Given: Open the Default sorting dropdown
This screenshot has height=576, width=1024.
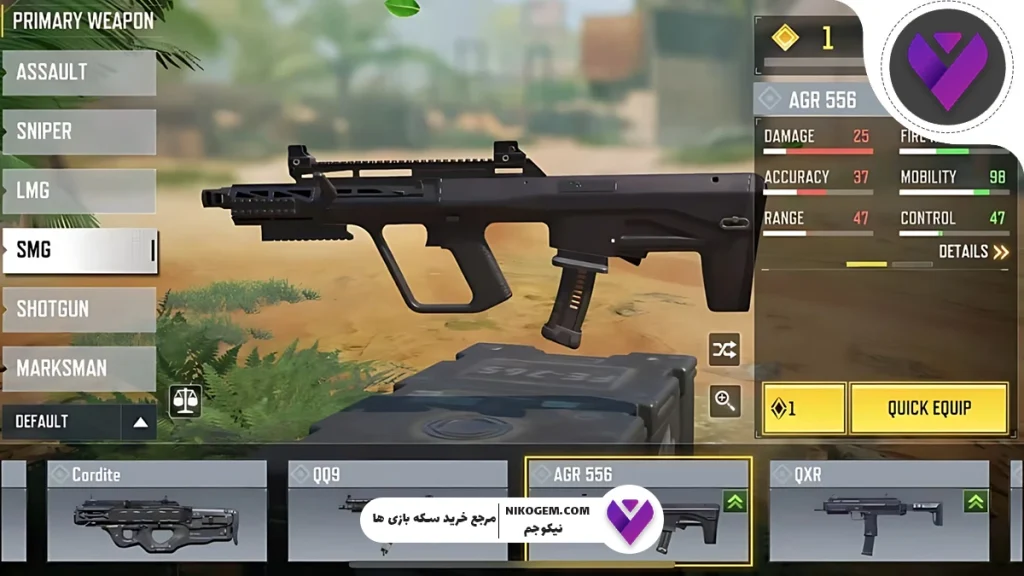Looking at the screenshot, I should click(79, 422).
